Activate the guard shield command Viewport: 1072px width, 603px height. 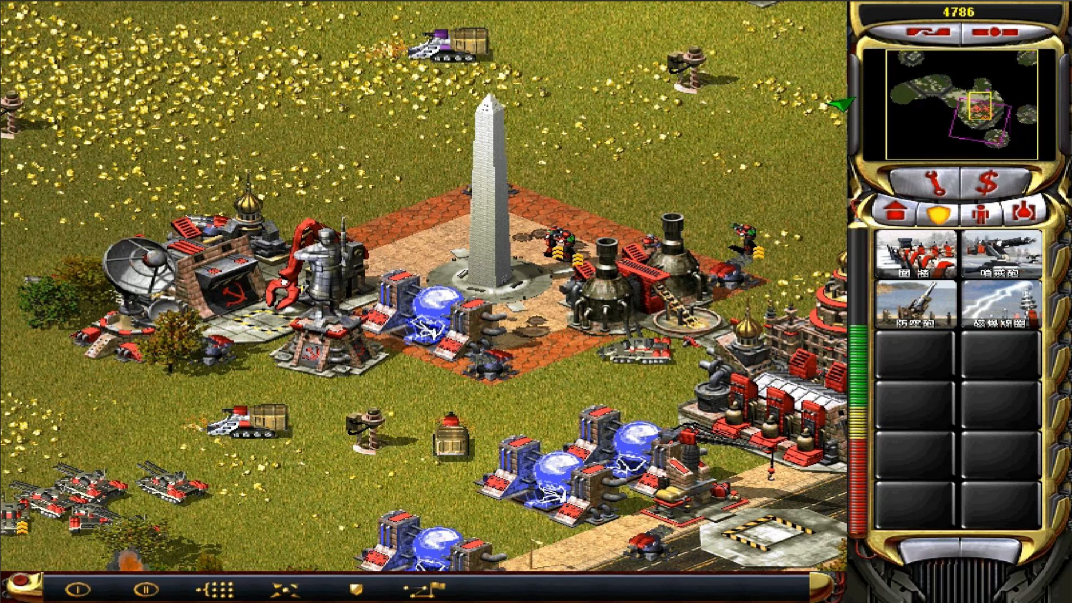click(x=355, y=589)
